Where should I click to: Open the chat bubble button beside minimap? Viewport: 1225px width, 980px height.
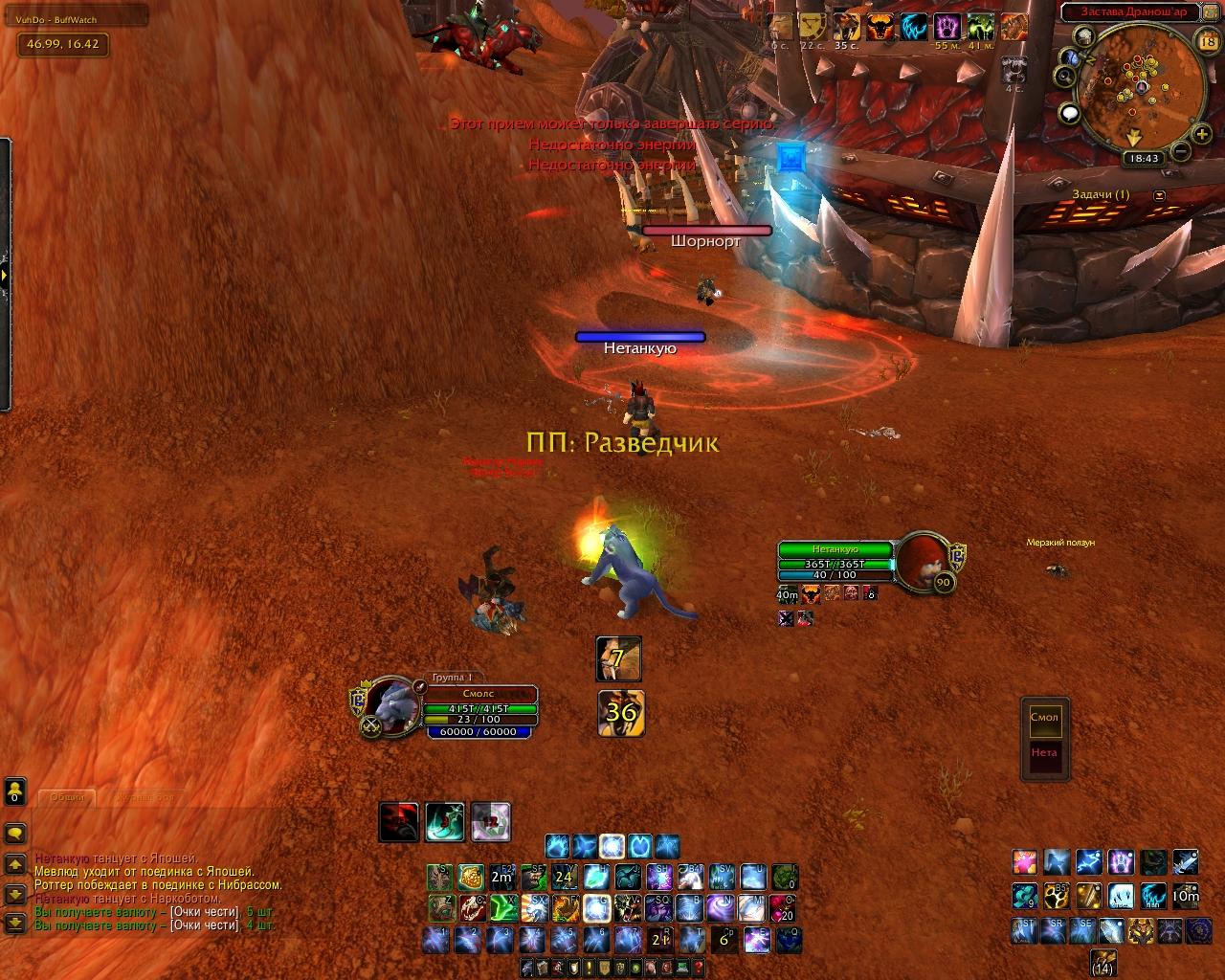(1070, 114)
